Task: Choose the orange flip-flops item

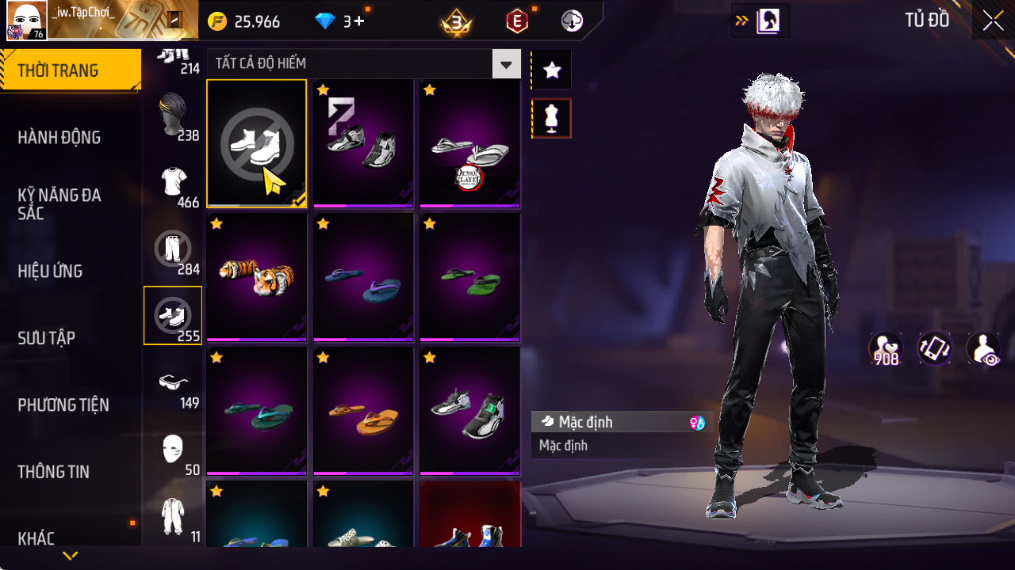Action: tap(363, 412)
